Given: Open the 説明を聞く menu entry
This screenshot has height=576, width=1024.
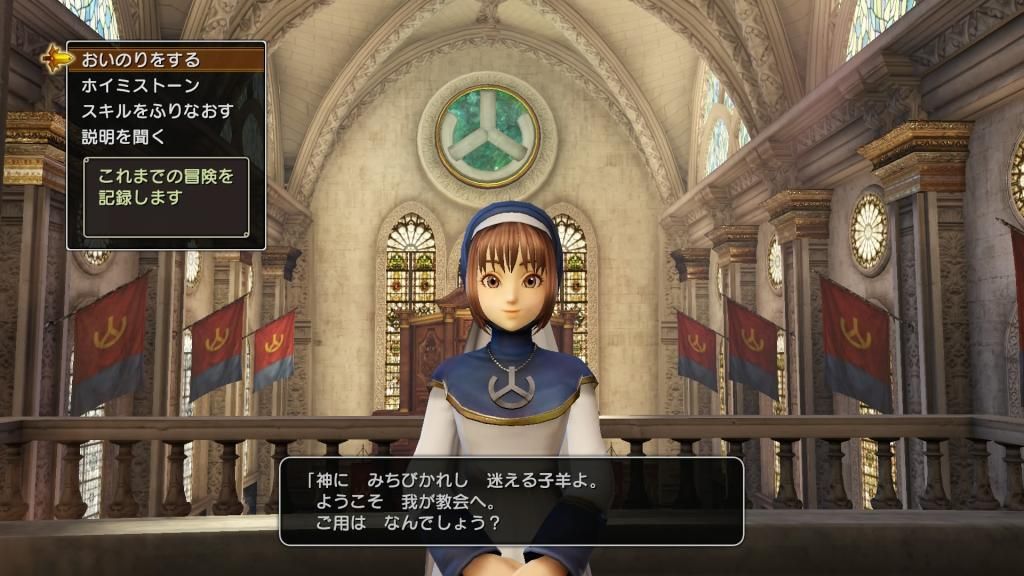Looking at the screenshot, I should tap(124, 136).
